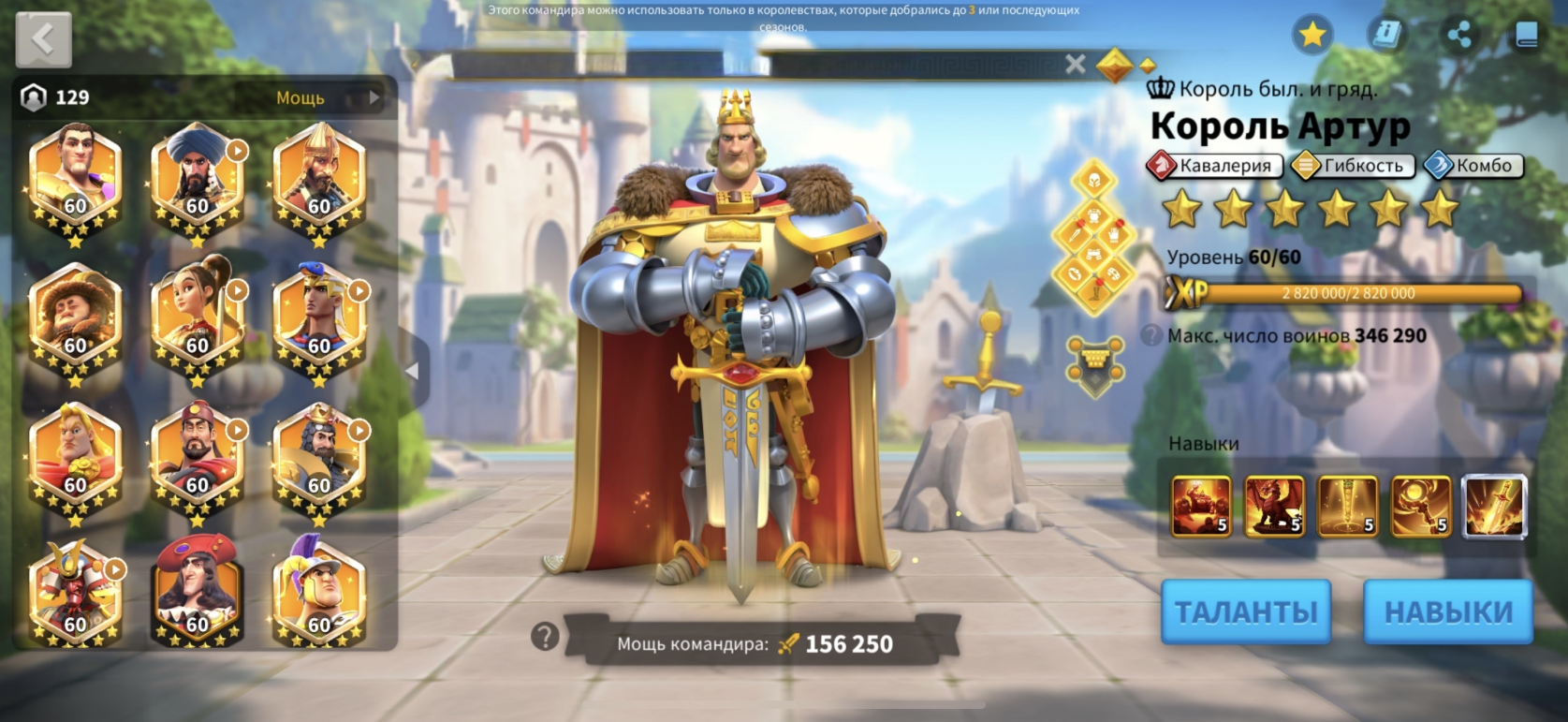
Task: View the silver-framed flaming sword skill
Action: [x=1494, y=507]
